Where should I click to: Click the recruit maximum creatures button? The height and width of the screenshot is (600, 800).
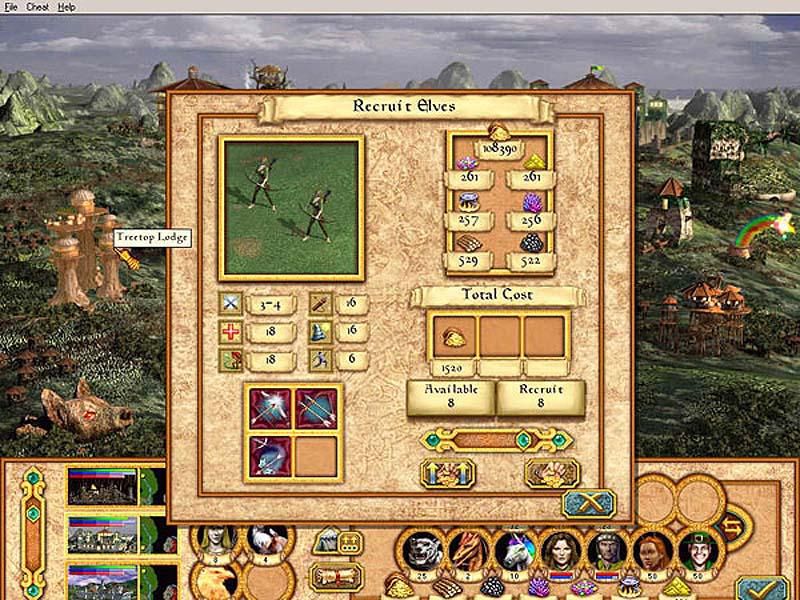pos(444,473)
